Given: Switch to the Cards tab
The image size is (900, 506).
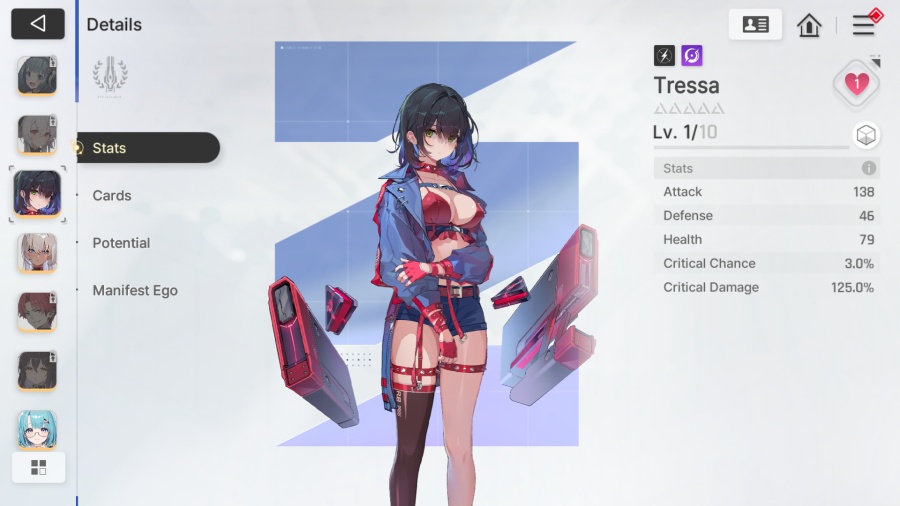Looking at the screenshot, I should tap(112, 196).
